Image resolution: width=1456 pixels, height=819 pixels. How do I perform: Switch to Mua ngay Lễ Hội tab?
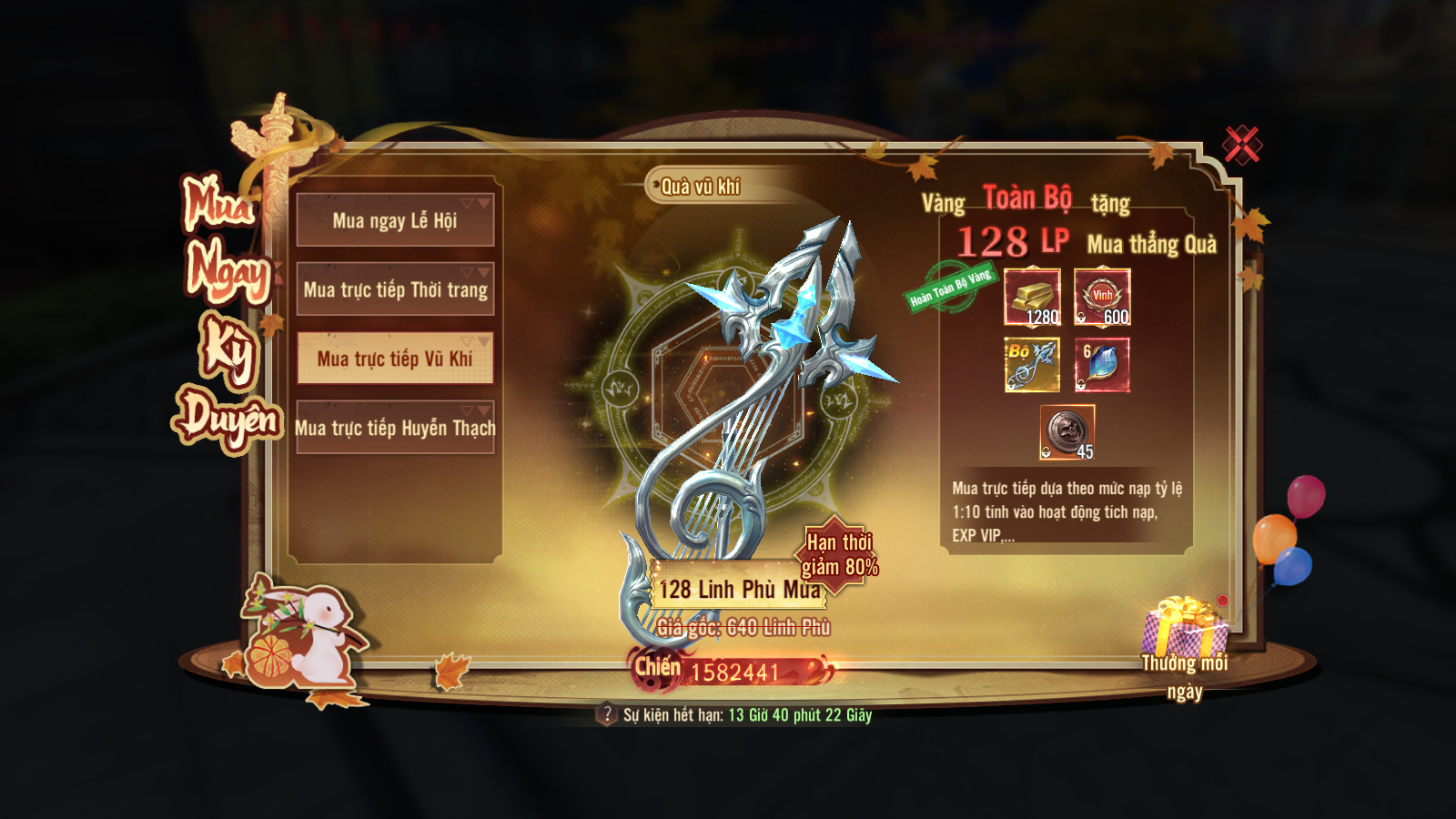tap(395, 220)
